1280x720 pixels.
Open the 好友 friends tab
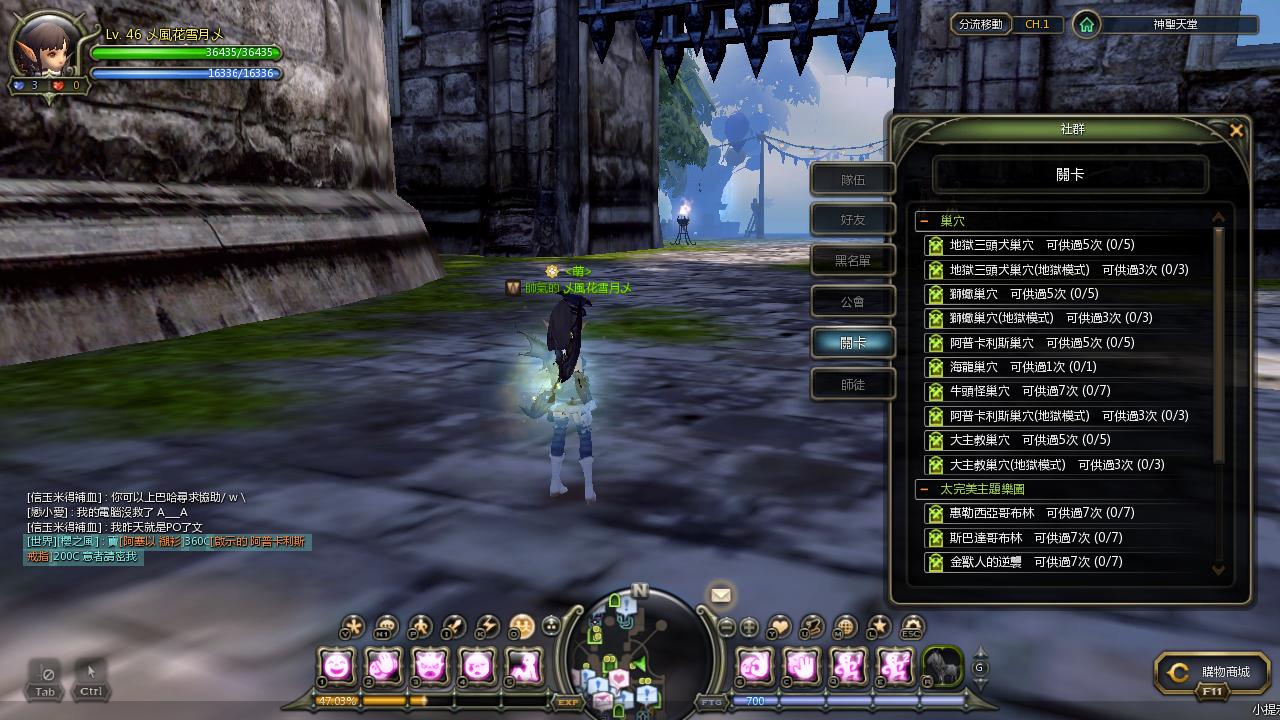(x=852, y=220)
